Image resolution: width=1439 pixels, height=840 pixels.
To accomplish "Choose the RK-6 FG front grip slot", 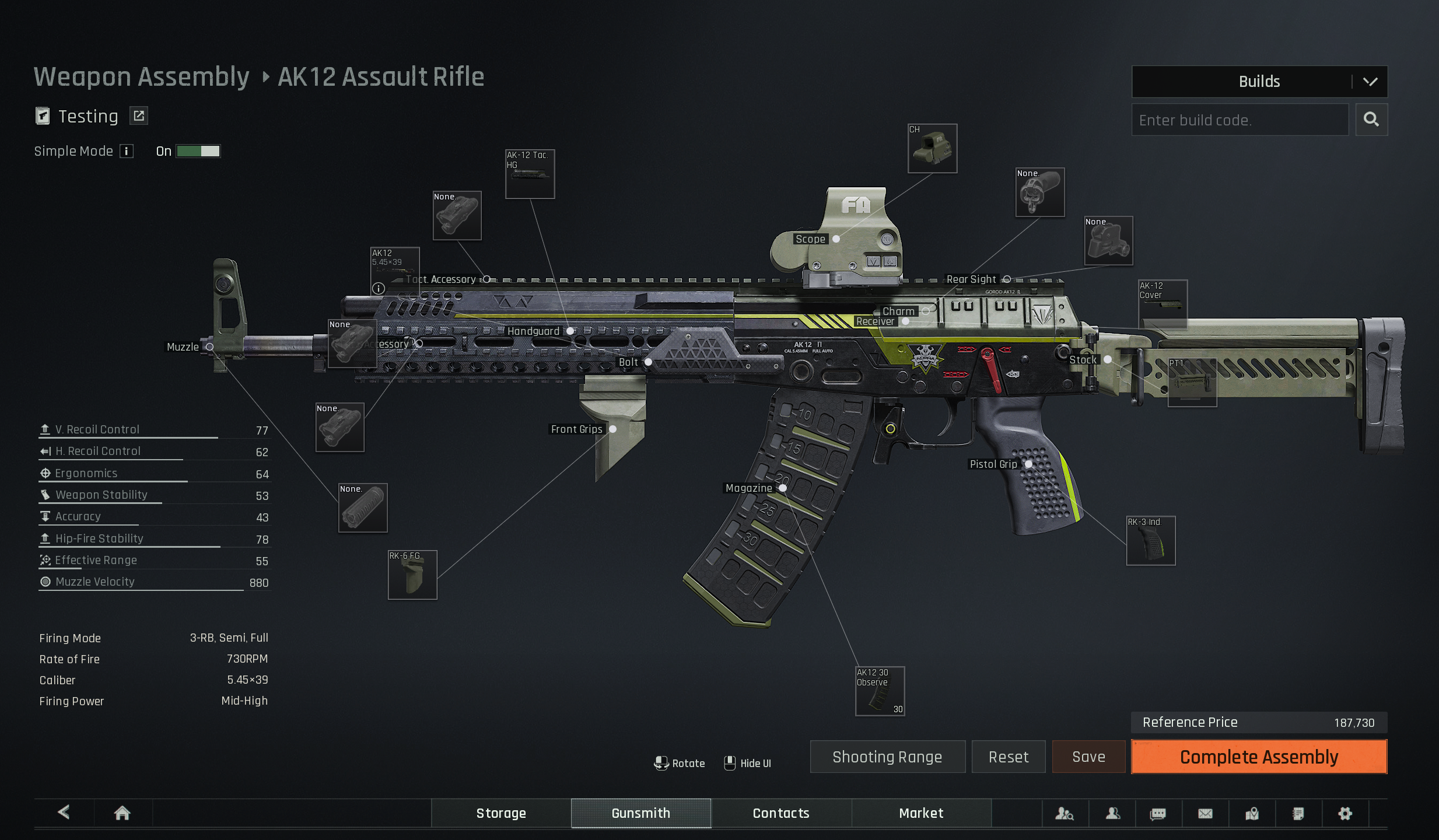I will [x=412, y=575].
